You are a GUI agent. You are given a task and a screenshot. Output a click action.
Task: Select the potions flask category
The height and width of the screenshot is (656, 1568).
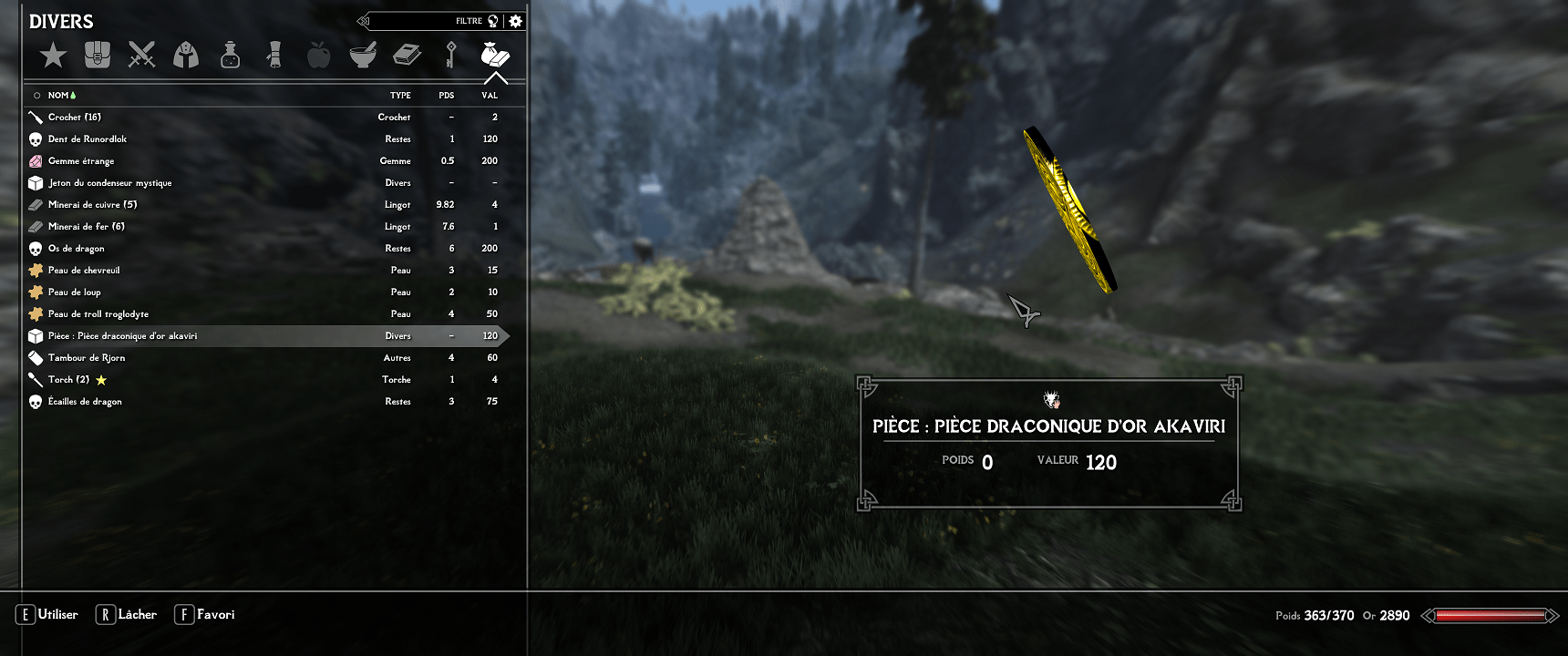[x=230, y=56]
